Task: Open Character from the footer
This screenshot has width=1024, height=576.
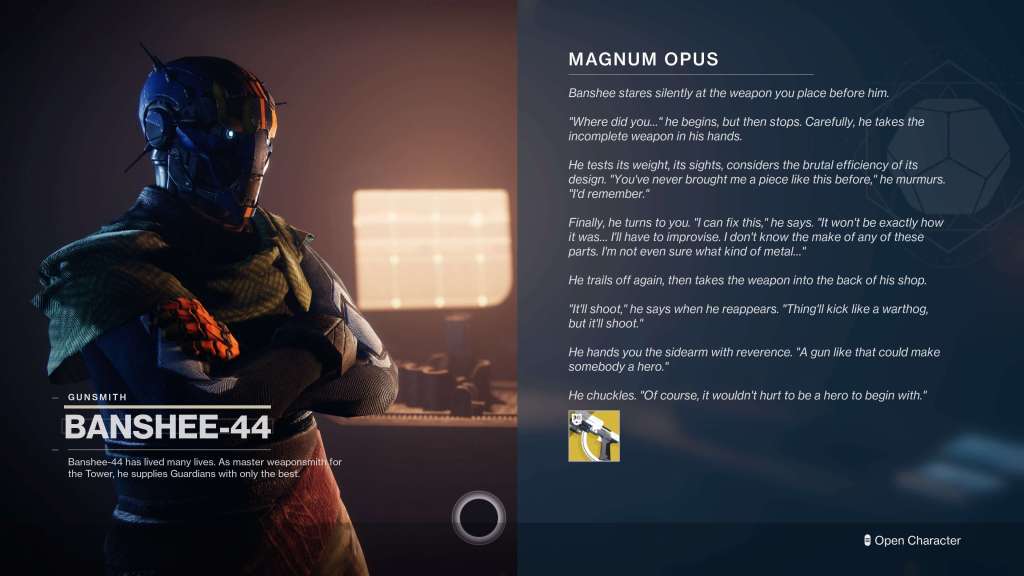Action: [911, 541]
